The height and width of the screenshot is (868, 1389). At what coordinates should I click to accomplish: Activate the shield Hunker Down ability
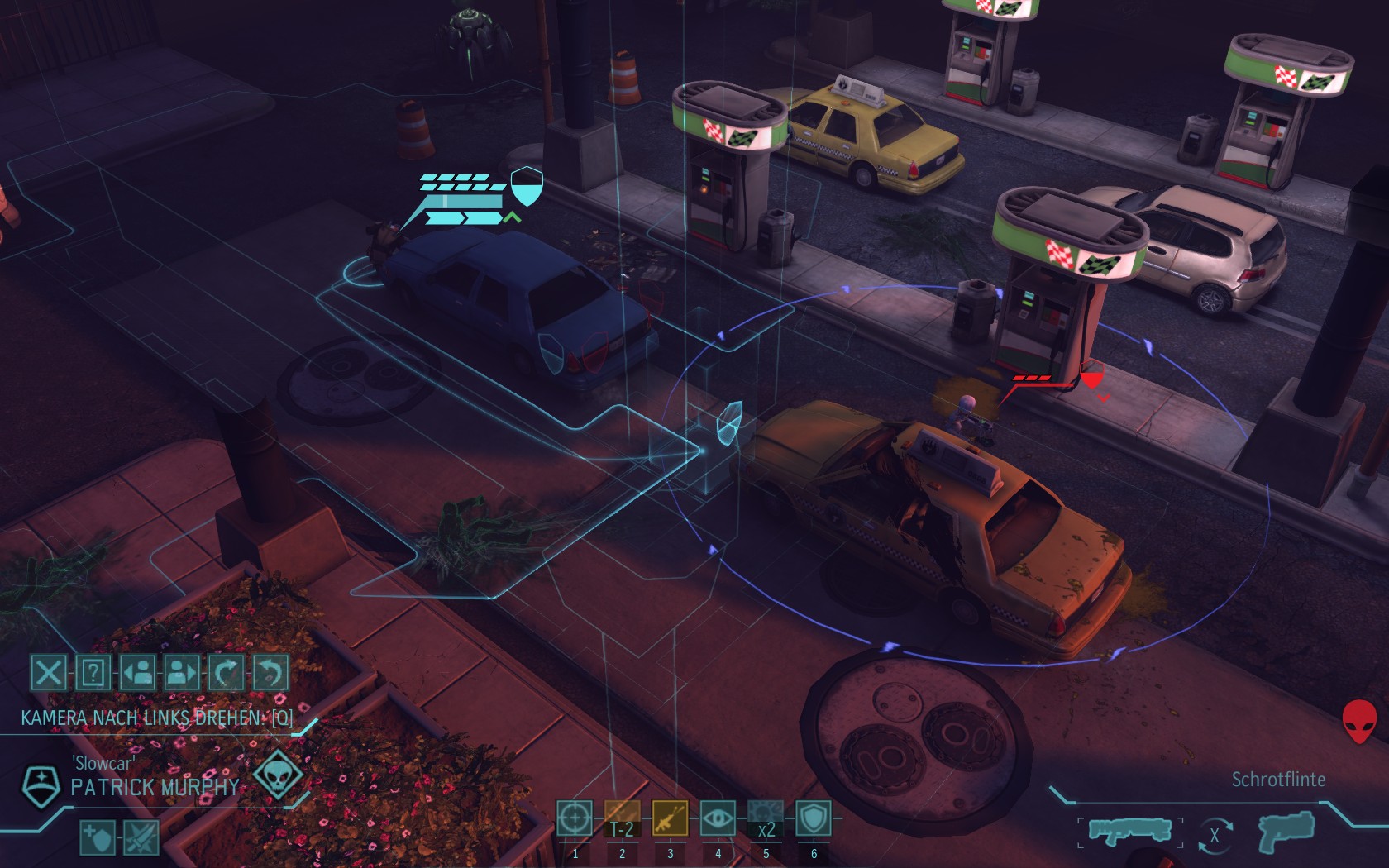pos(814,818)
